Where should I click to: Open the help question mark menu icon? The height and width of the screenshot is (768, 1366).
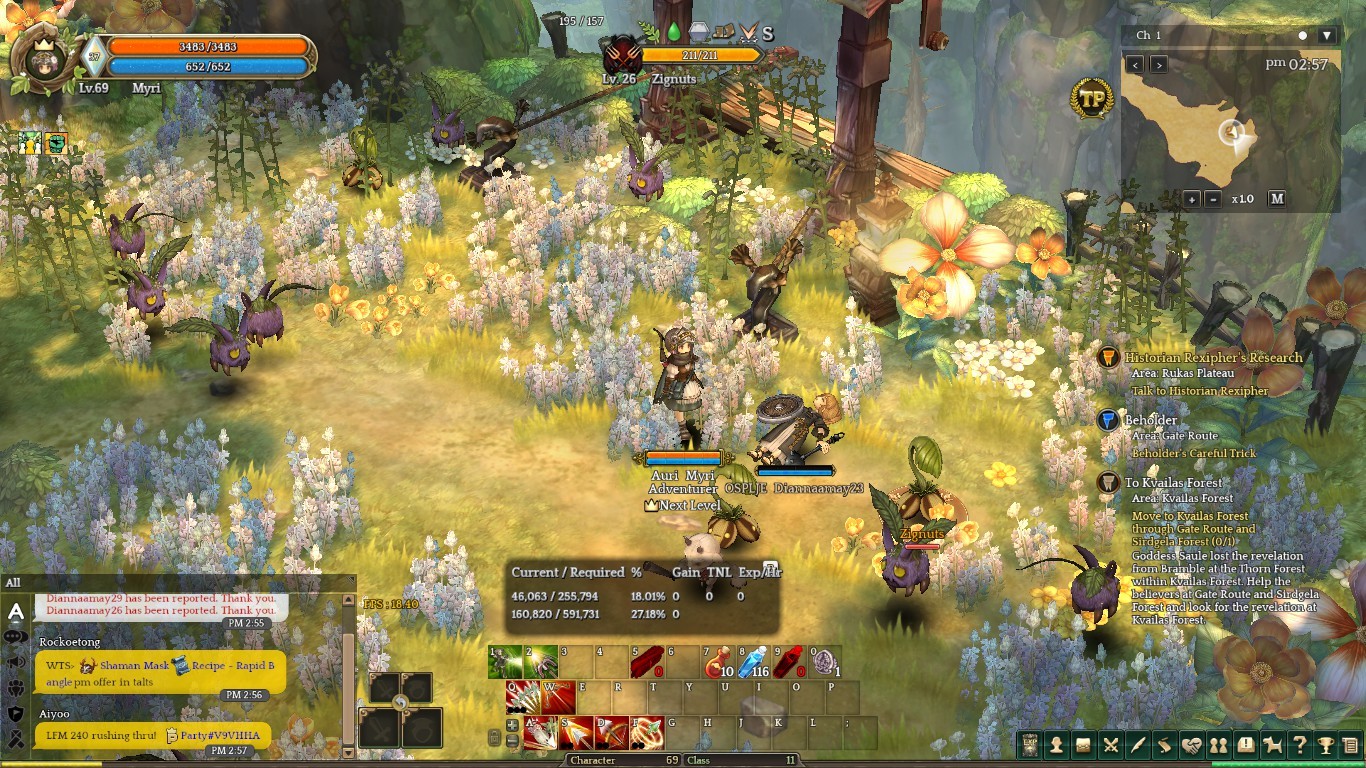pyautogui.click(x=1299, y=745)
